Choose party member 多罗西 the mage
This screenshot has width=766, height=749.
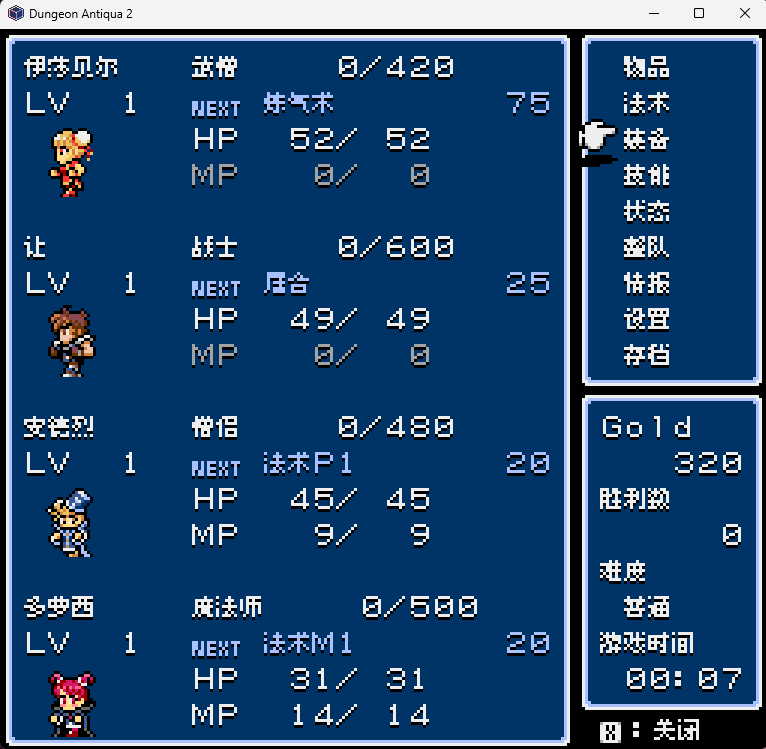click(x=71, y=700)
